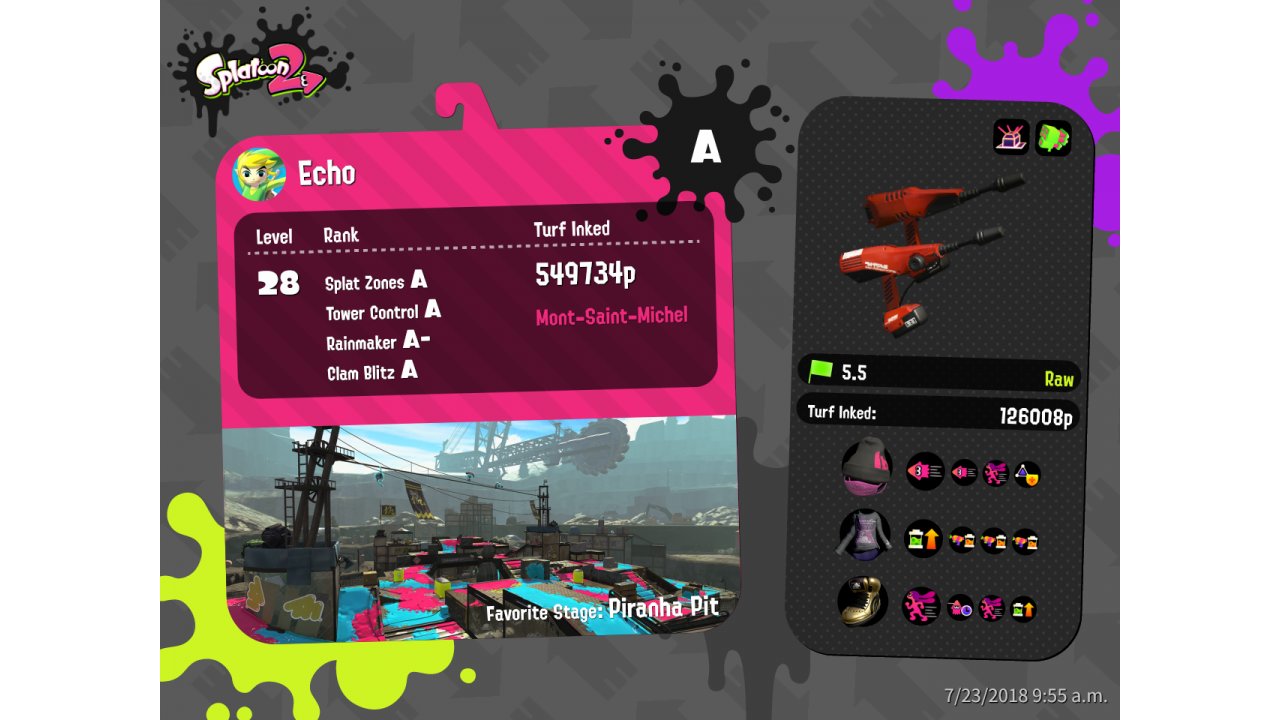Choose the gray beanie headgear slot
Image resolution: width=1280 pixels, height=720 pixels.
tap(866, 467)
